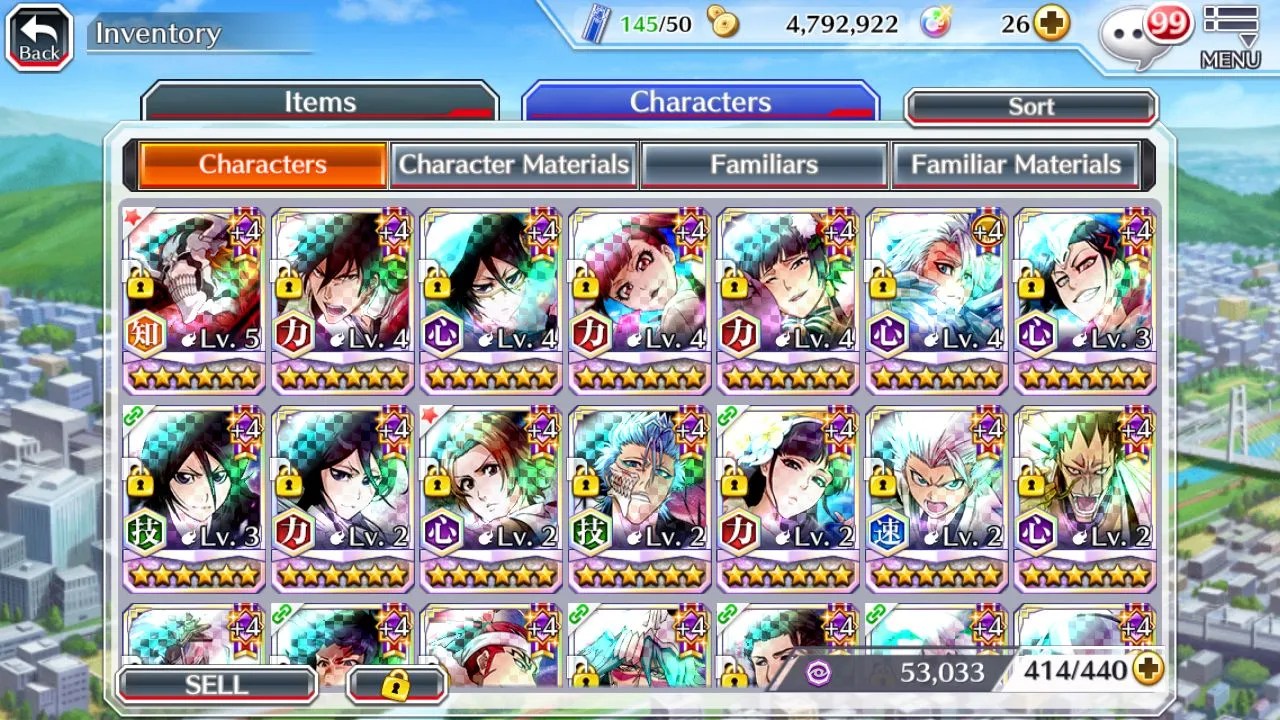1280x720 pixels.
Task: Switch to the Familiars sub-tab
Action: tap(764, 165)
